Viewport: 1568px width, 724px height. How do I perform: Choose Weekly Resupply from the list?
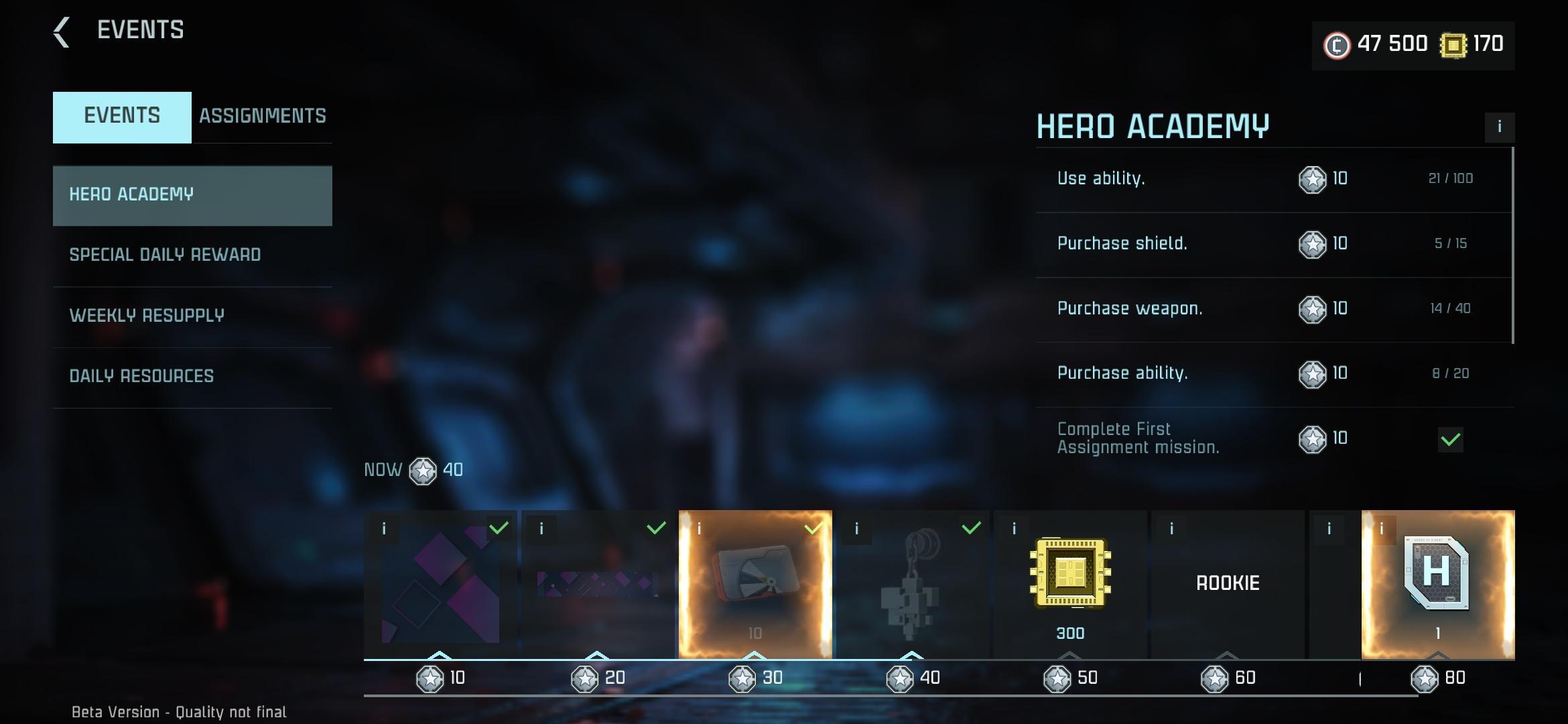tap(192, 316)
